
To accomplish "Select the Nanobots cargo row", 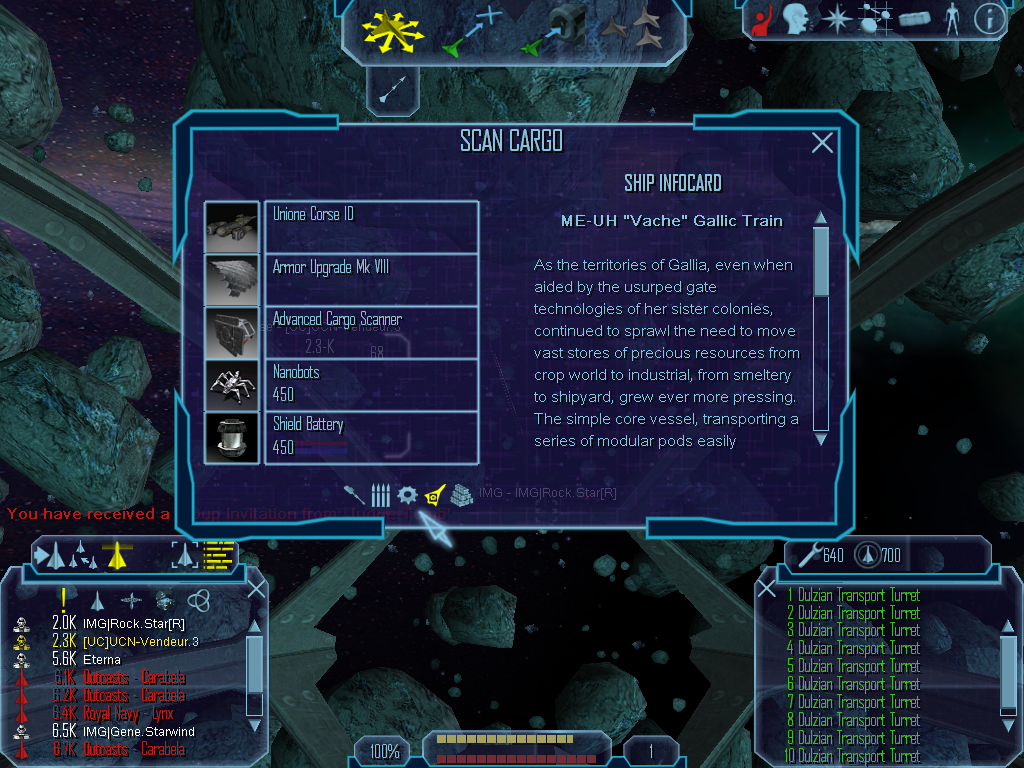I will [370, 385].
